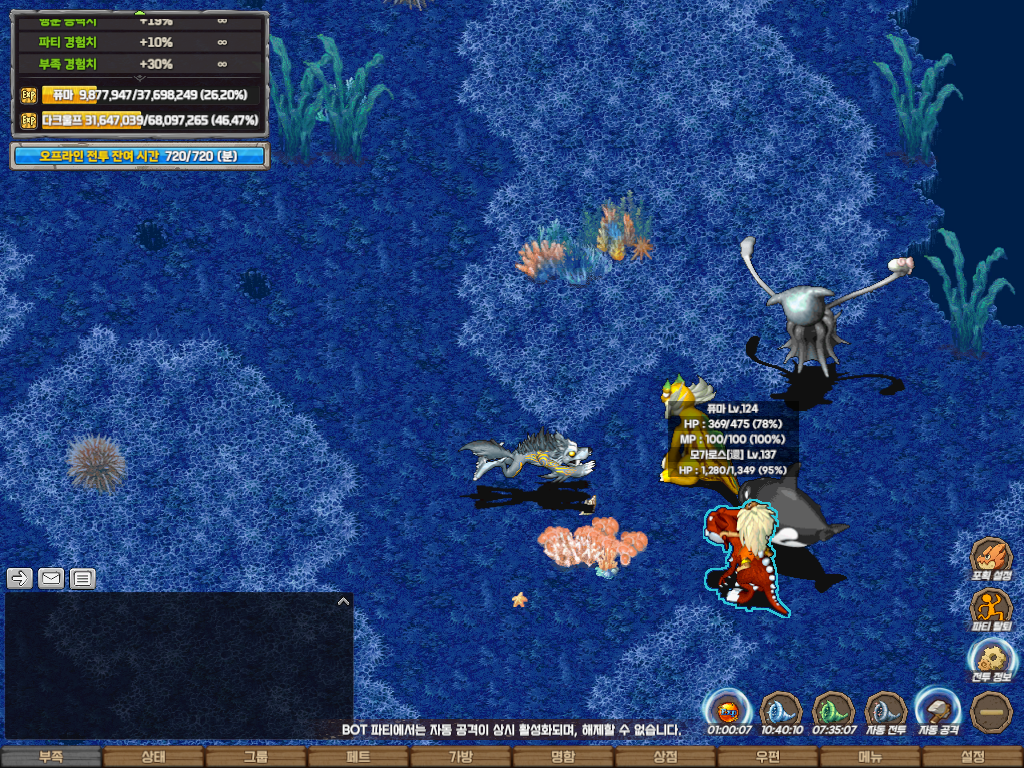Toggle 자동 전투 auto battle
This screenshot has width=1024, height=768.
(x=886, y=711)
